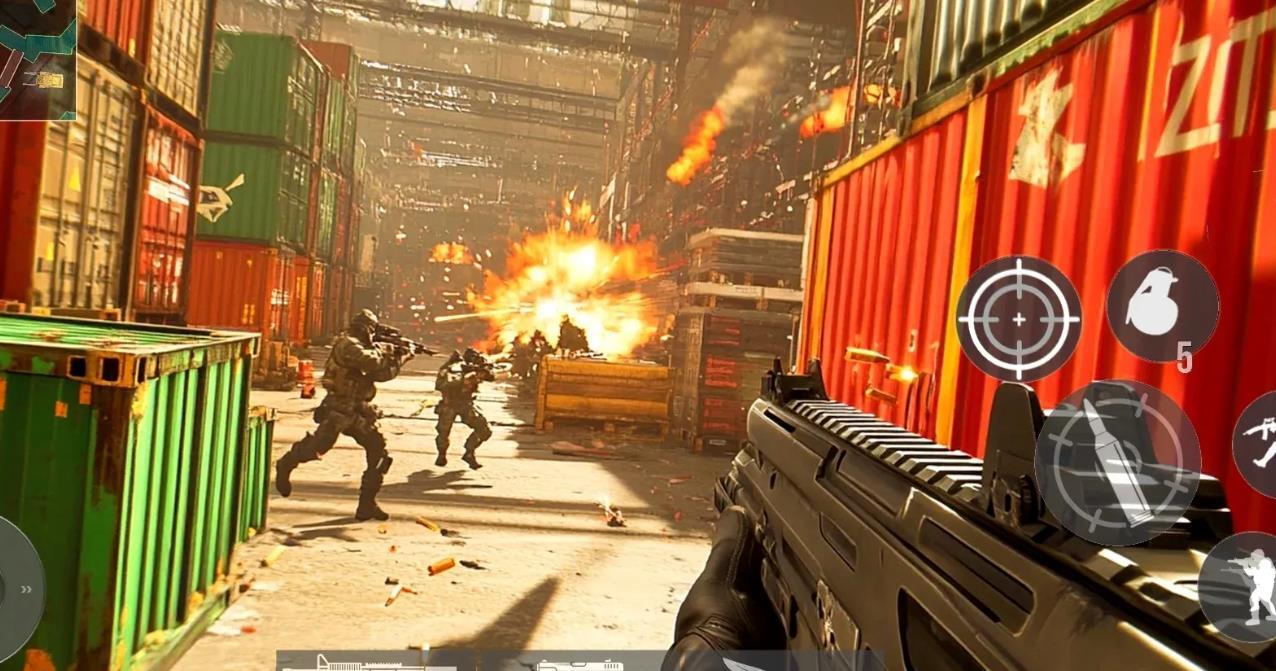This screenshot has height=671, width=1276.
Task: Open the minimap
Action: pyautogui.click(x=37, y=59)
